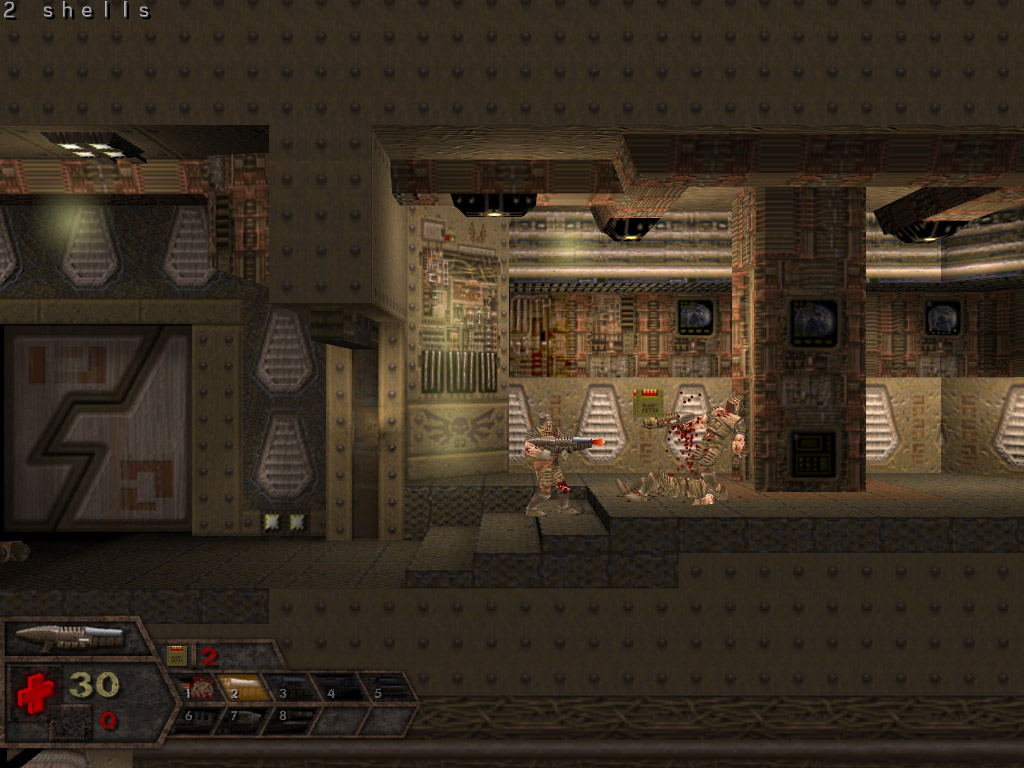
Task: Click the shells ammo box icon
Action: [x=177, y=656]
